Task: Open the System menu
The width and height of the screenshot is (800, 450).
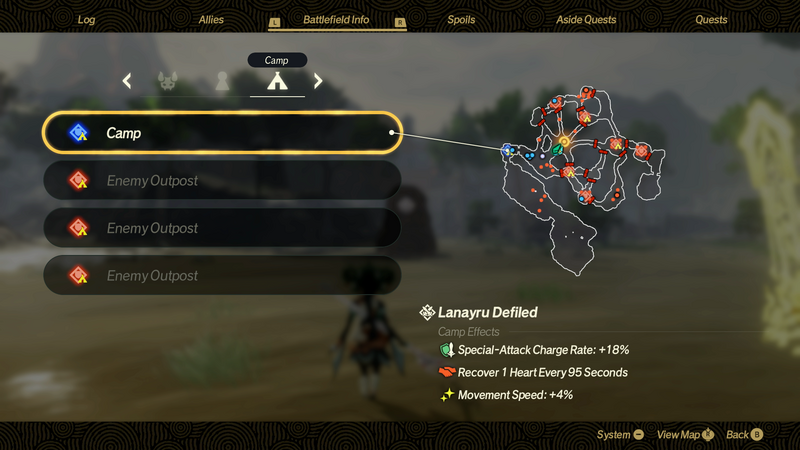Action: tap(620, 435)
